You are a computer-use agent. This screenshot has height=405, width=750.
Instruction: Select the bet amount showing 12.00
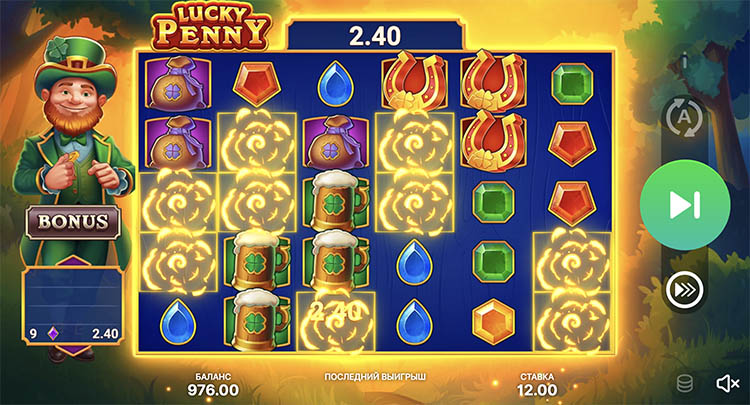[x=535, y=389]
